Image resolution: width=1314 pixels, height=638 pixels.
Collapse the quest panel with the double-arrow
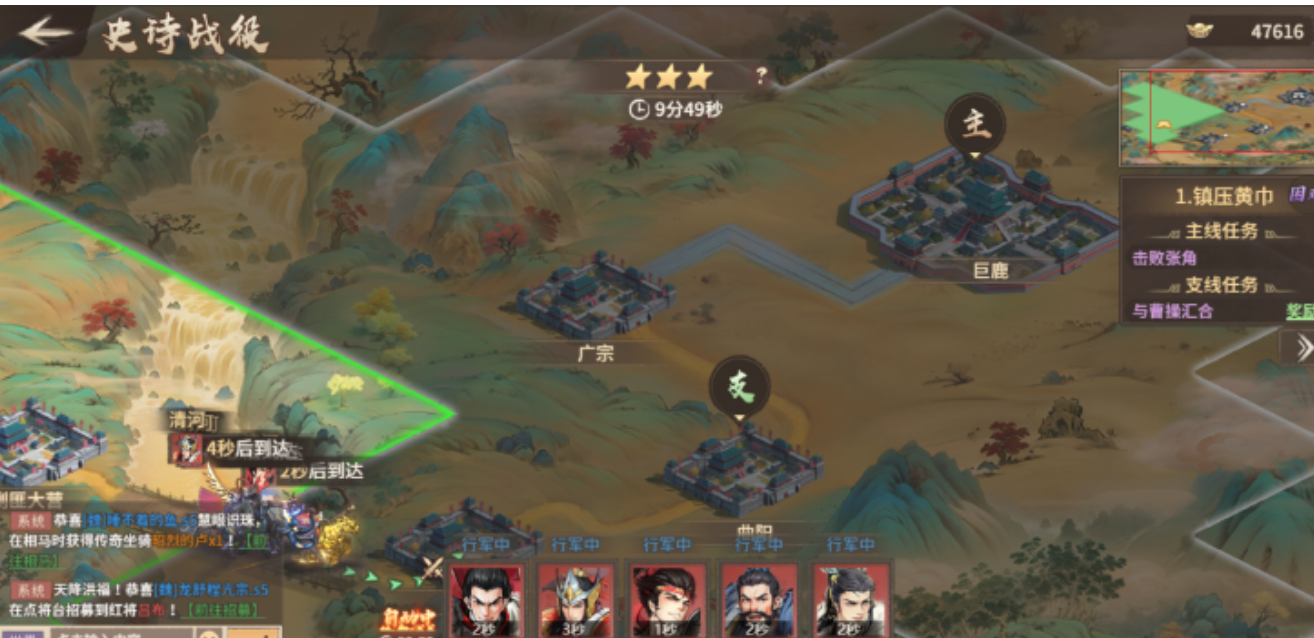1302,347
